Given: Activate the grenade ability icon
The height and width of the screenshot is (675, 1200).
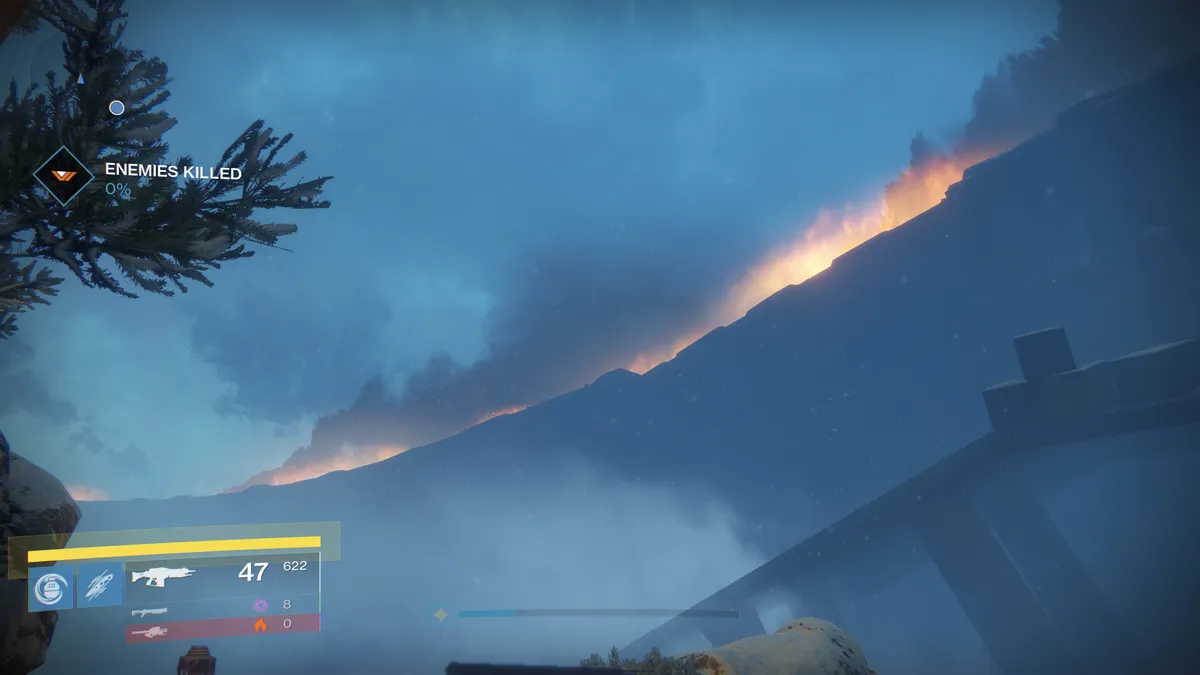Looking at the screenshot, I should 51,586.
